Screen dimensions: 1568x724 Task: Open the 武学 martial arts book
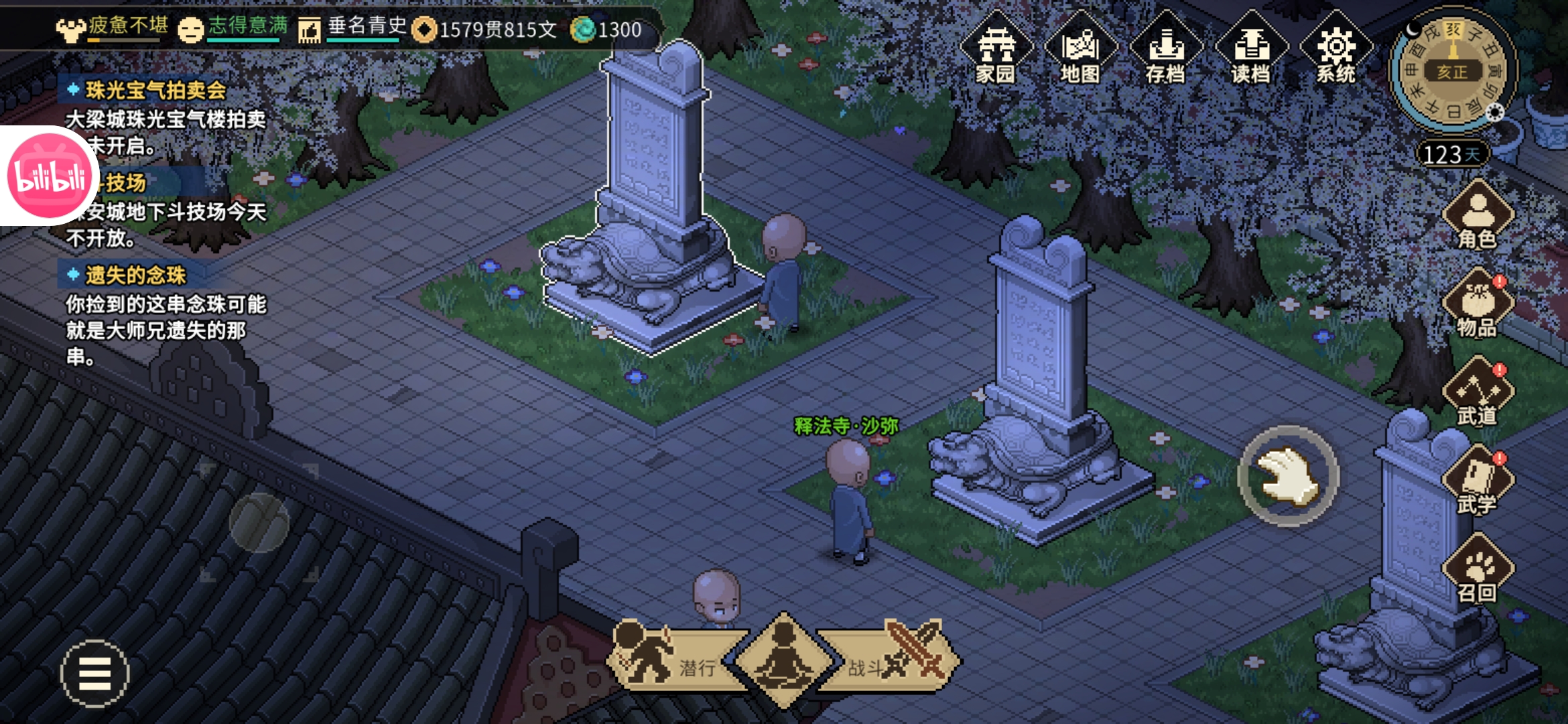1478,481
